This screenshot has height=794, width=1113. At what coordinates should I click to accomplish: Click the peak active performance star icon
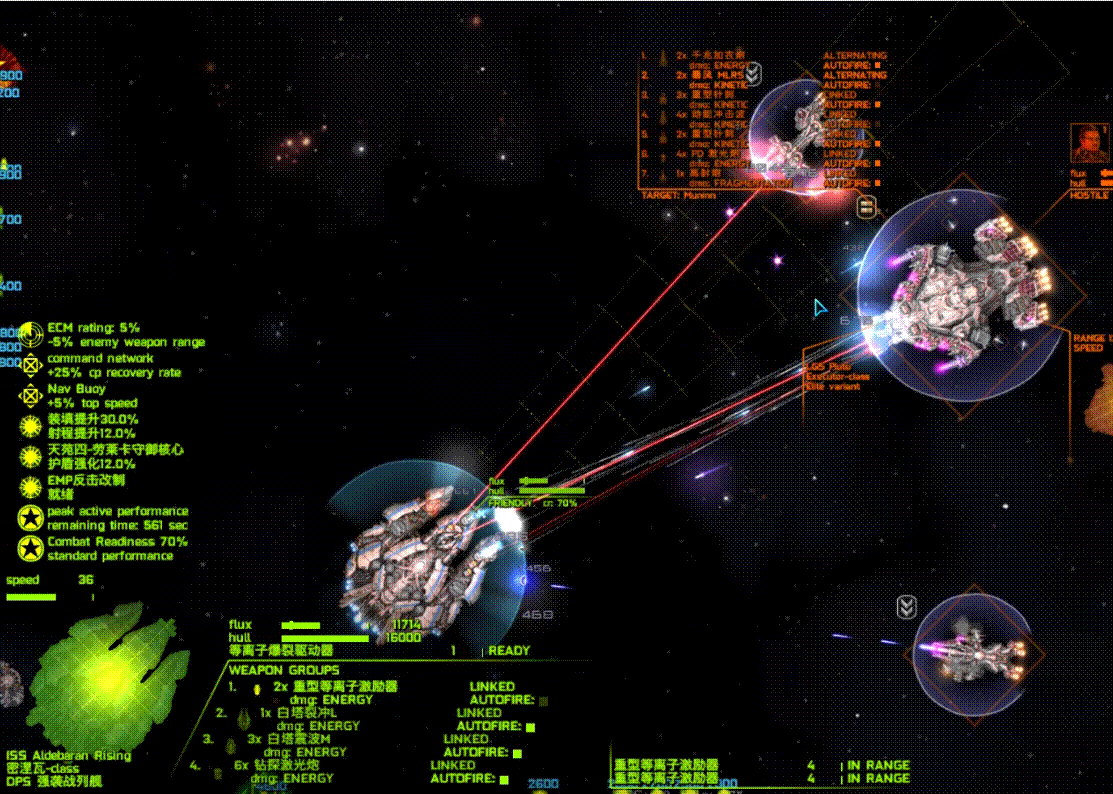coord(32,518)
